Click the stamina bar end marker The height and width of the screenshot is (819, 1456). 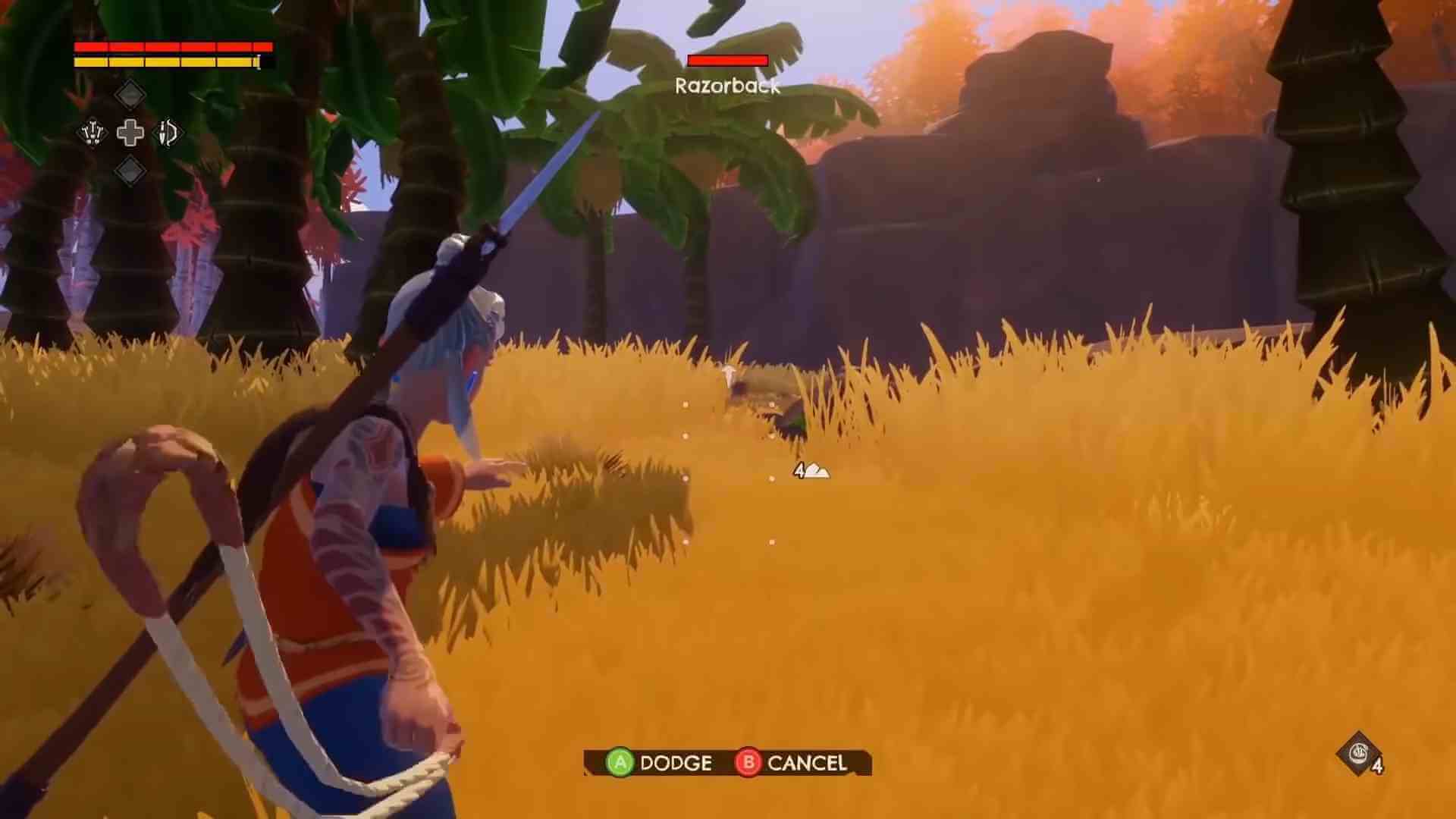pyautogui.click(x=259, y=61)
